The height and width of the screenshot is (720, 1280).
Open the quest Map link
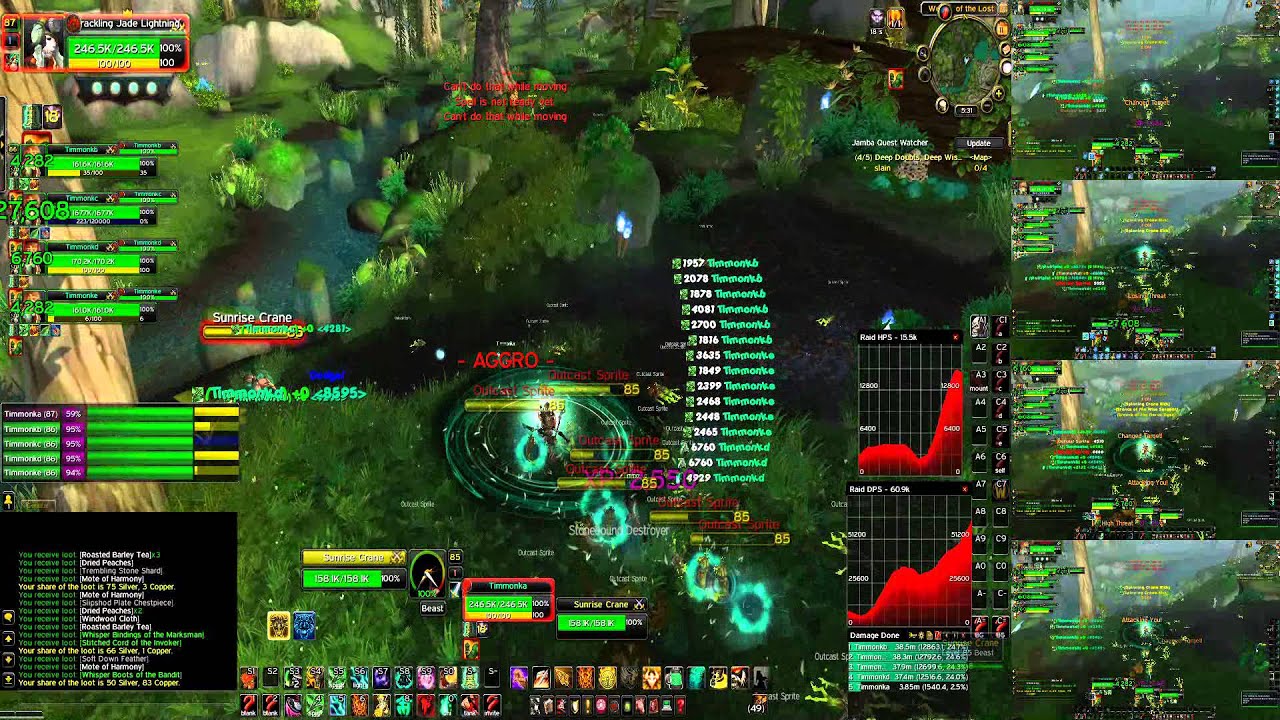click(981, 157)
